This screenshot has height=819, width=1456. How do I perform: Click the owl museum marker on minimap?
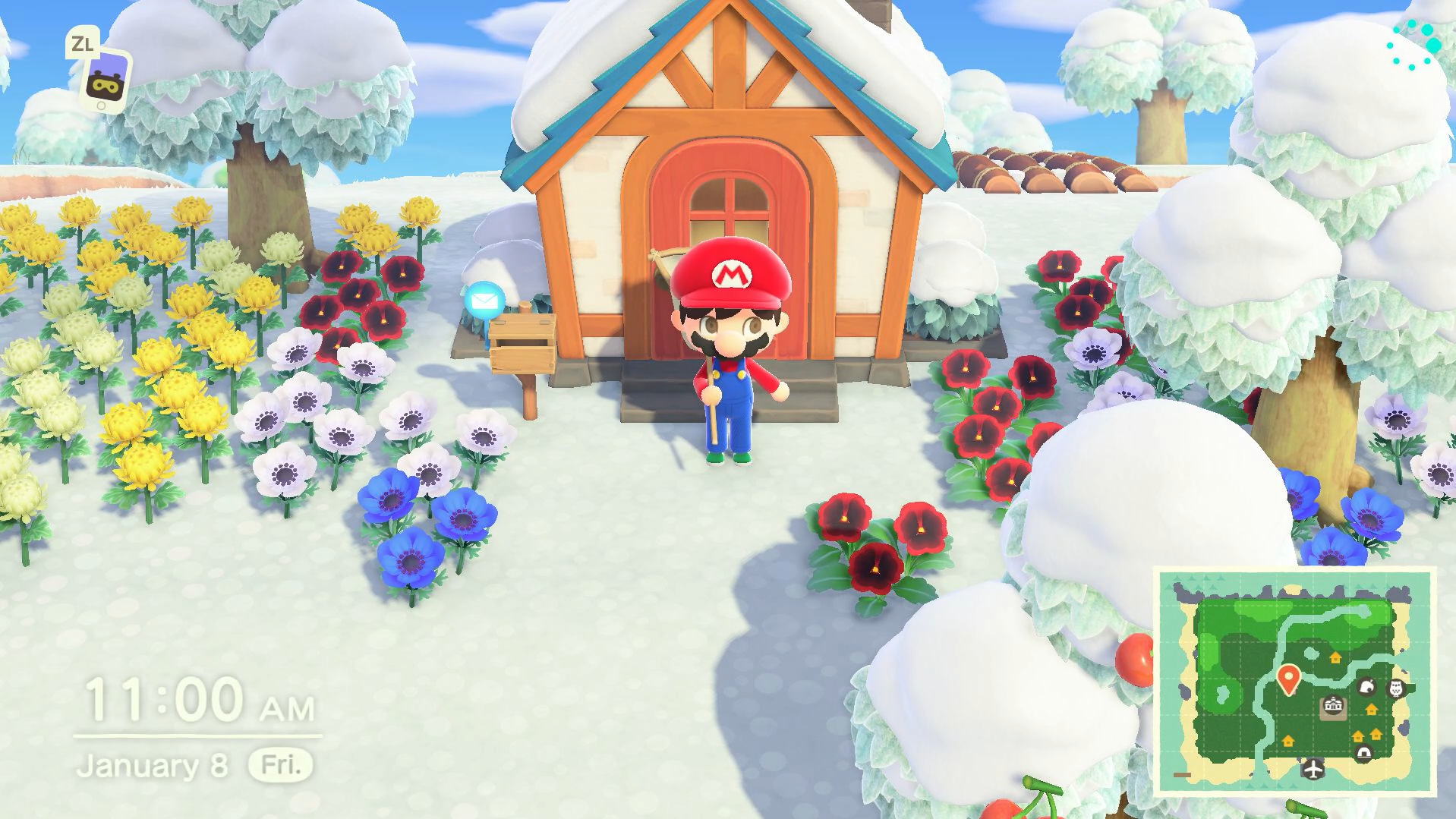(x=1395, y=688)
